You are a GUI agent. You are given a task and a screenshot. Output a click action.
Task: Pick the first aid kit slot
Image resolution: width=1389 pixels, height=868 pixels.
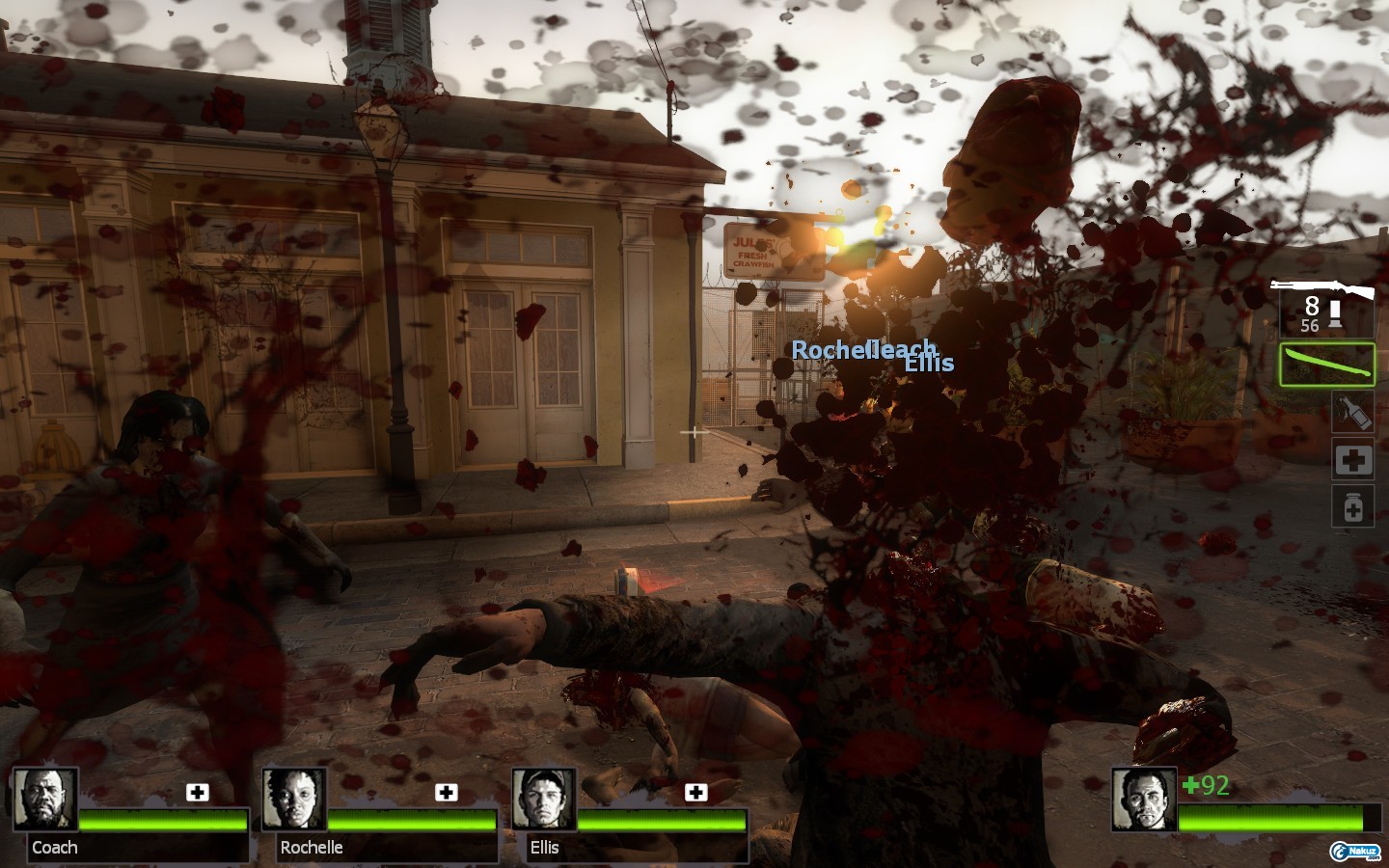click(x=1352, y=460)
